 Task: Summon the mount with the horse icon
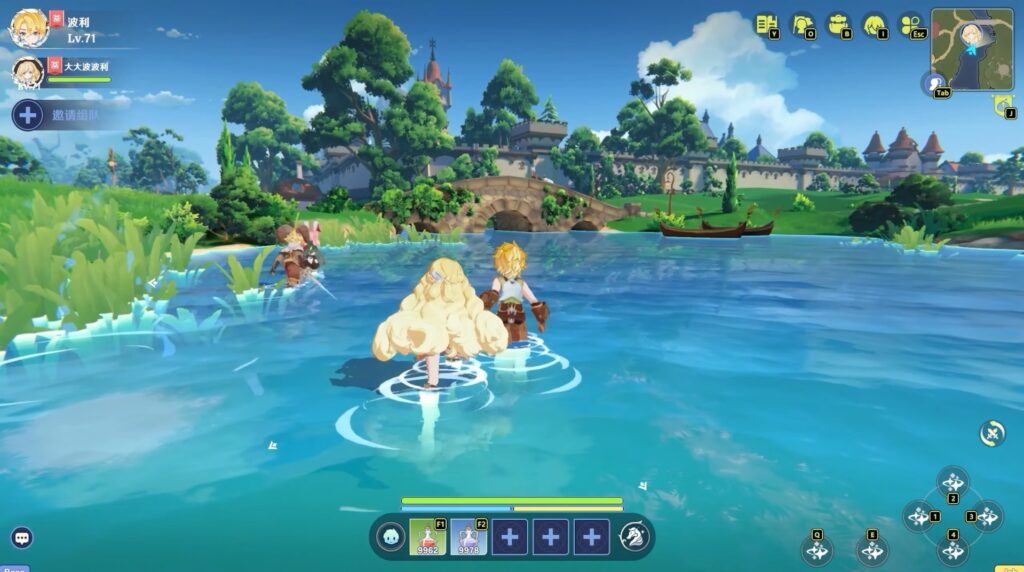click(634, 537)
